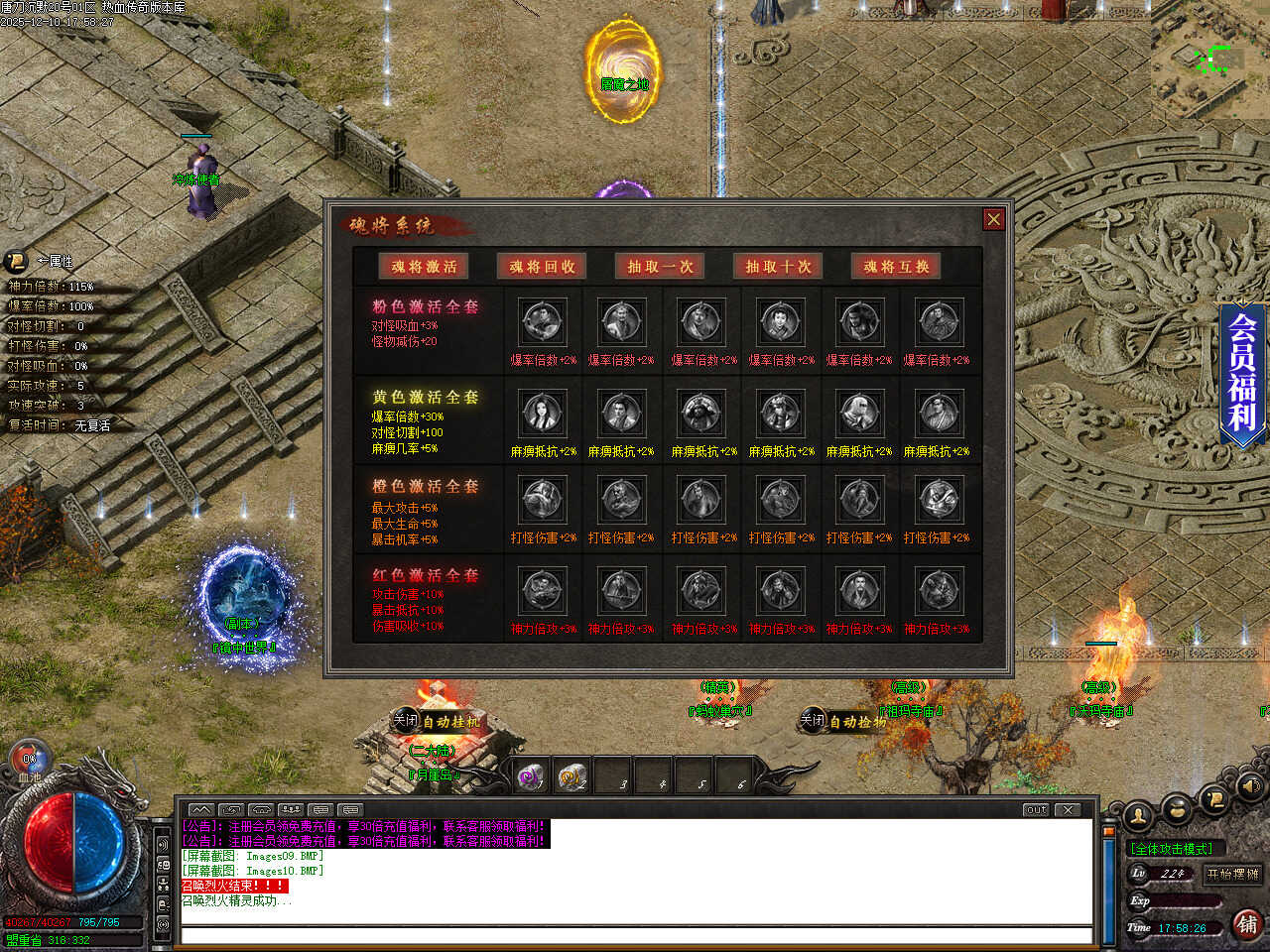
Task: Open the bag inventory icon
Action: click(x=1176, y=808)
